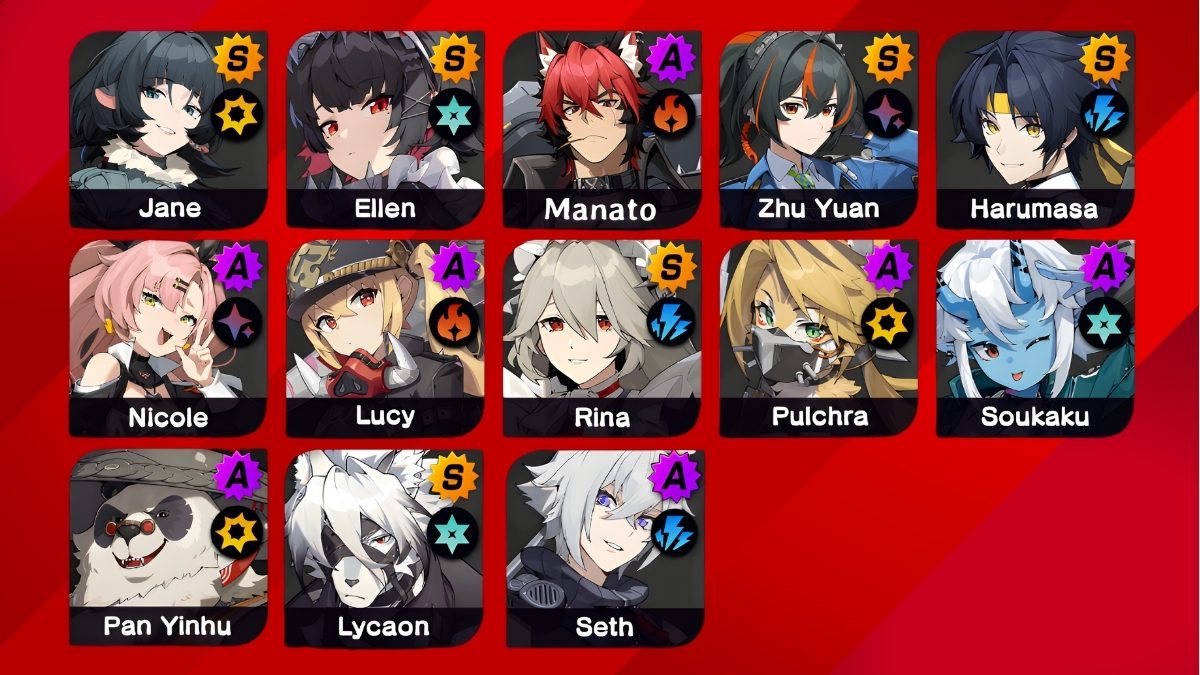
Task: Select Zhu Yuan's portrait tile
Action: [x=819, y=130]
